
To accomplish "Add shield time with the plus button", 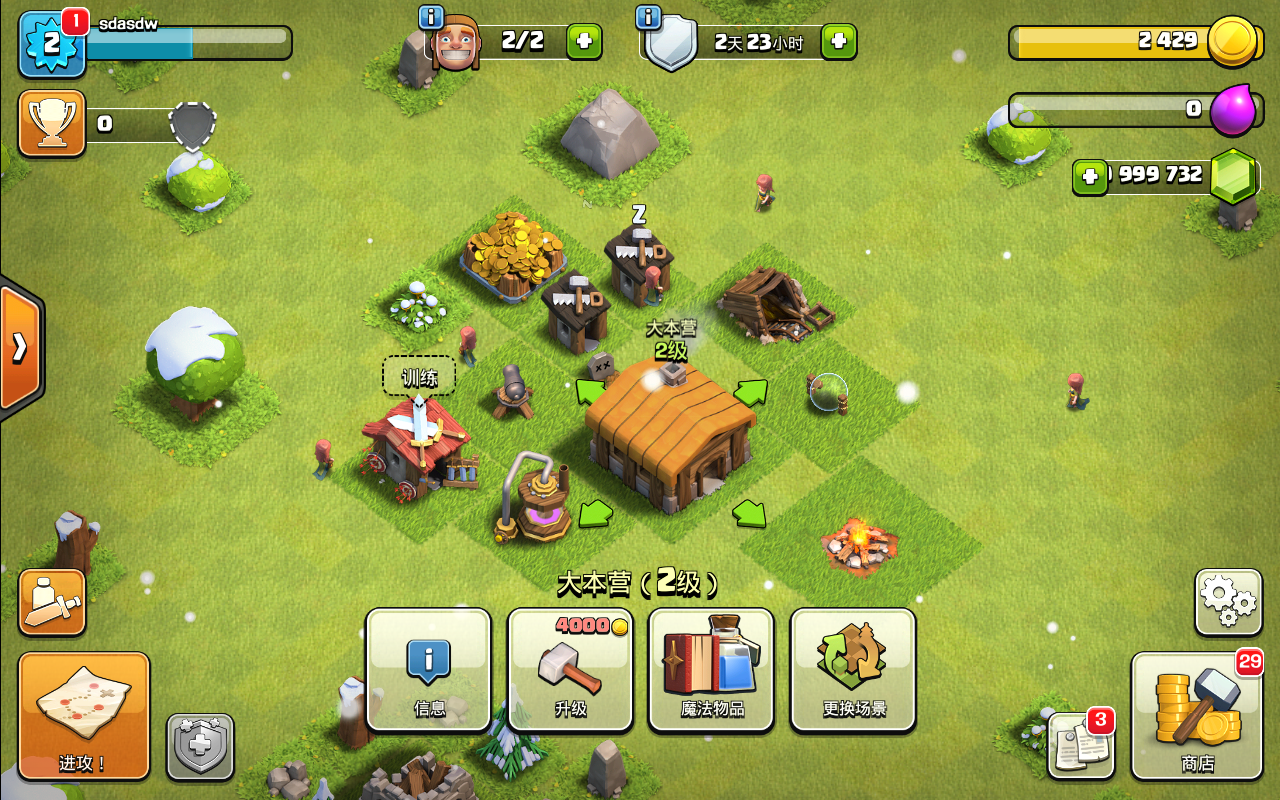I will pyautogui.click(x=838, y=41).
